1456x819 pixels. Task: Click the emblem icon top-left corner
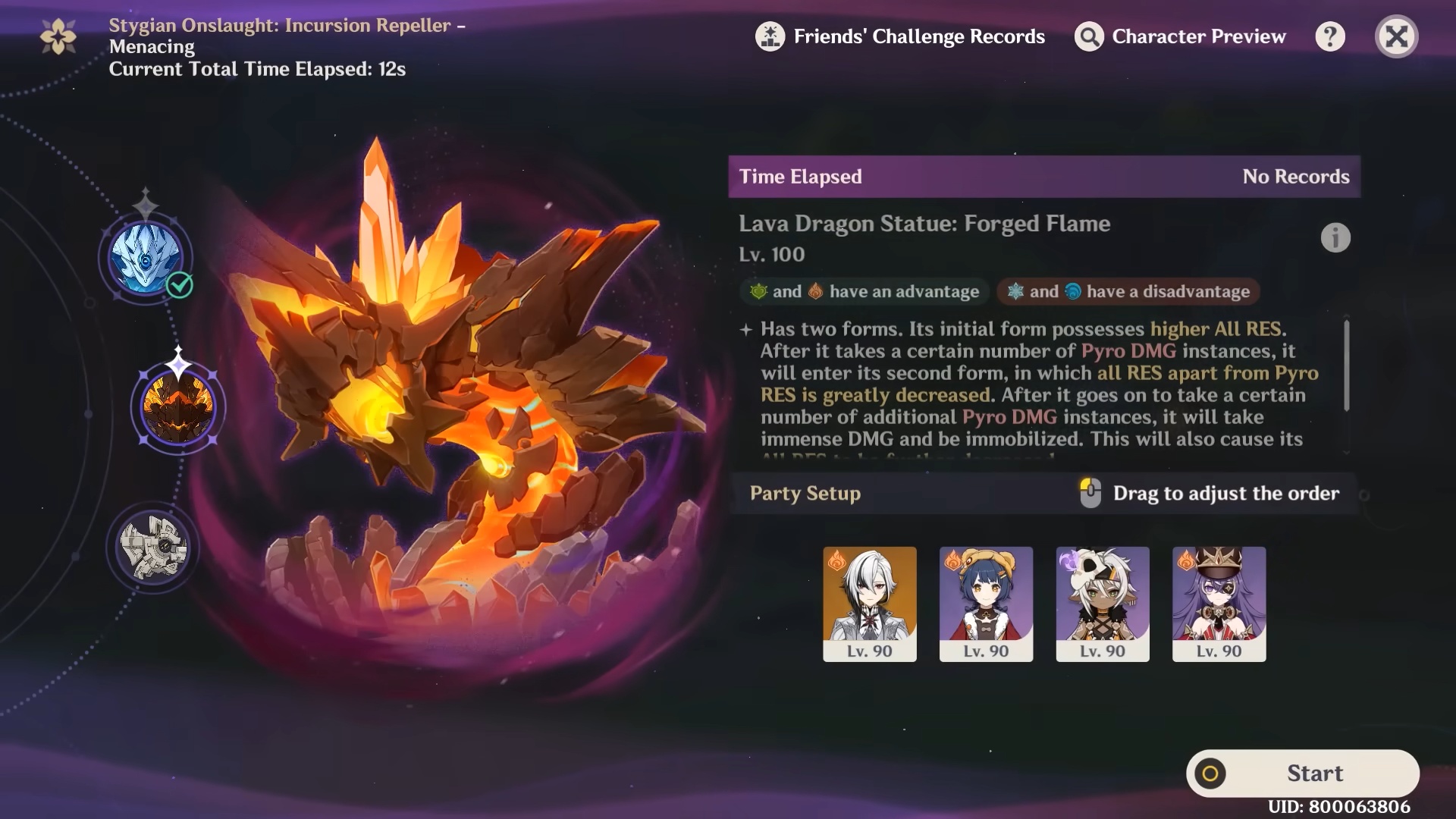(58, 35)
